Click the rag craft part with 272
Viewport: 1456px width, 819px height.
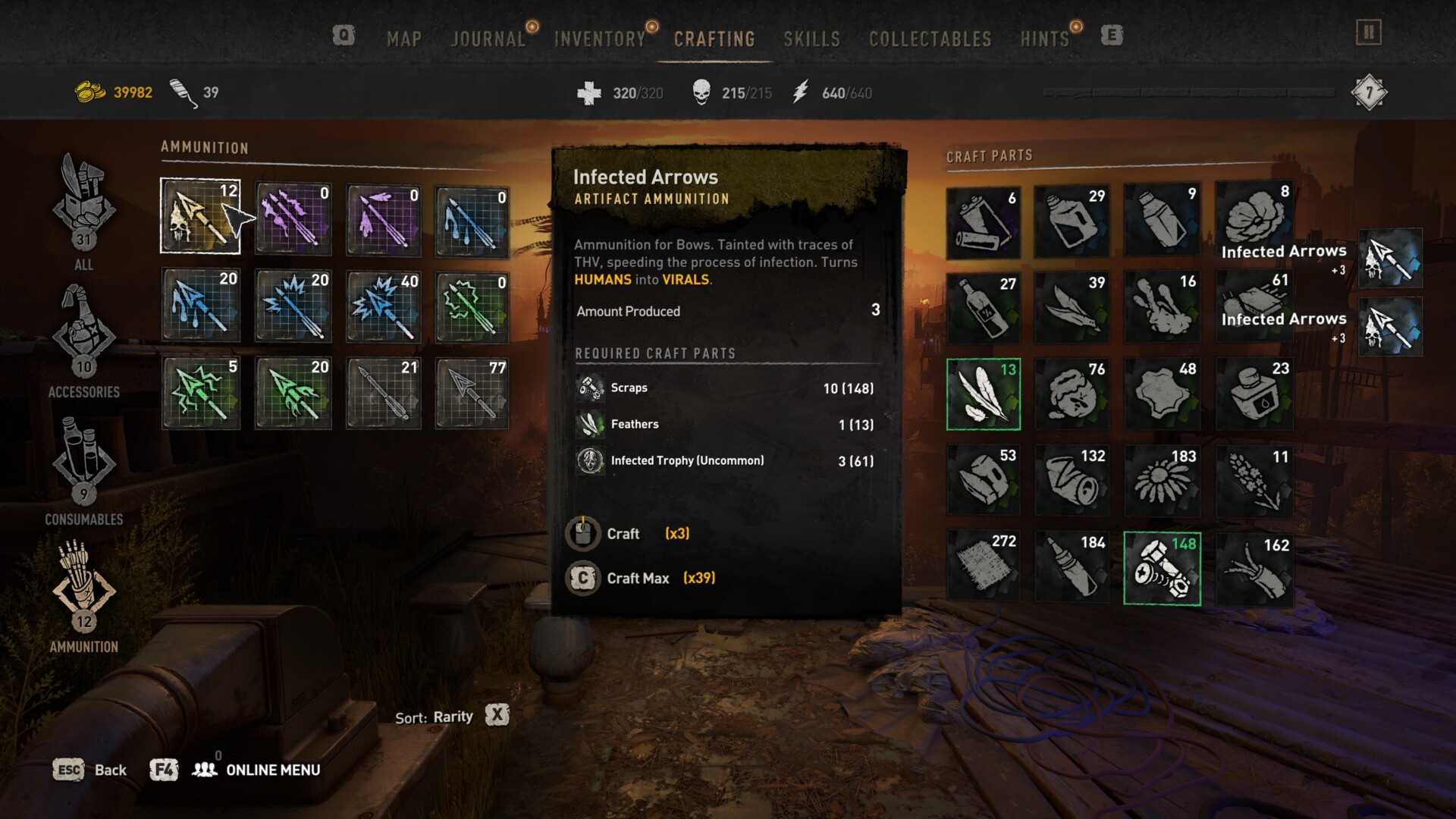[x=984, y=566]
